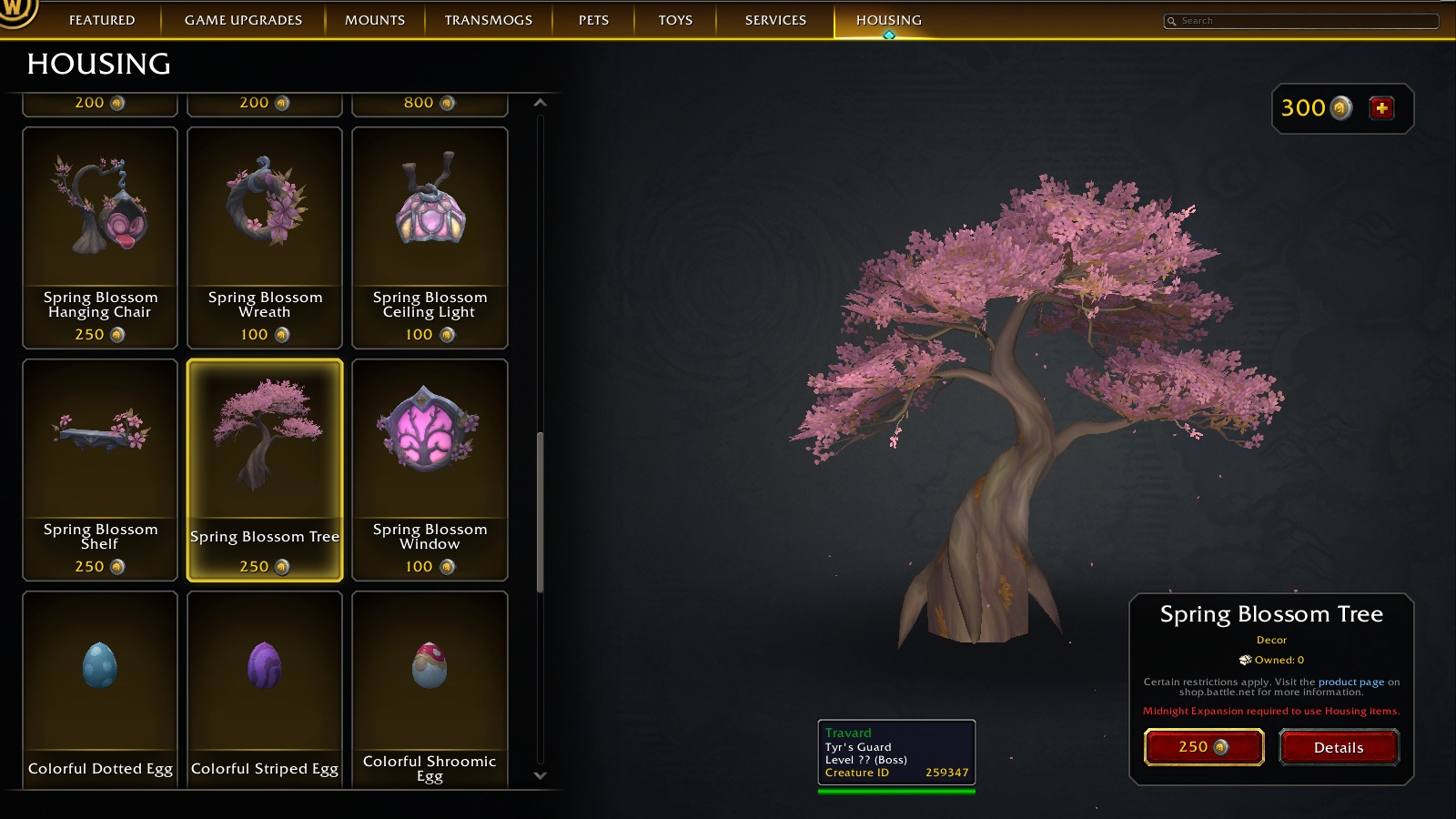Viewport: 1456px width, 819px height.
Task: Select the Spring Blossom Wreath thumbnail
Action: click(264, 218)
